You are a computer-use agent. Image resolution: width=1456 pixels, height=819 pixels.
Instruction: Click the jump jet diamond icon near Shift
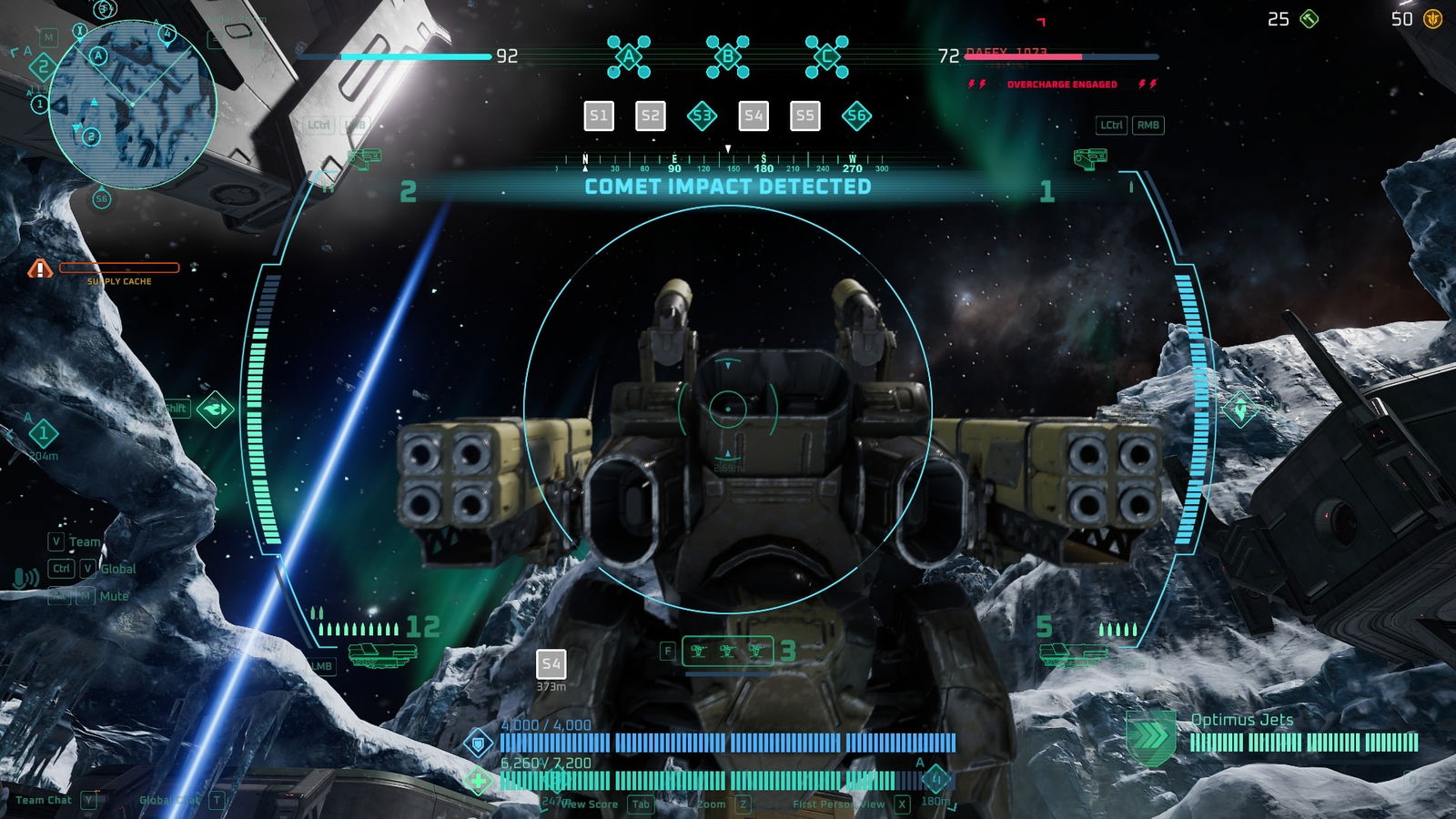coord(217,409)
